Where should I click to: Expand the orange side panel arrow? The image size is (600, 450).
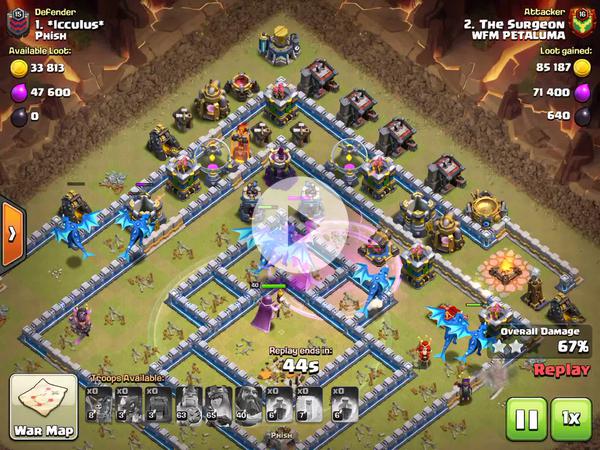[x=11, y=234]
